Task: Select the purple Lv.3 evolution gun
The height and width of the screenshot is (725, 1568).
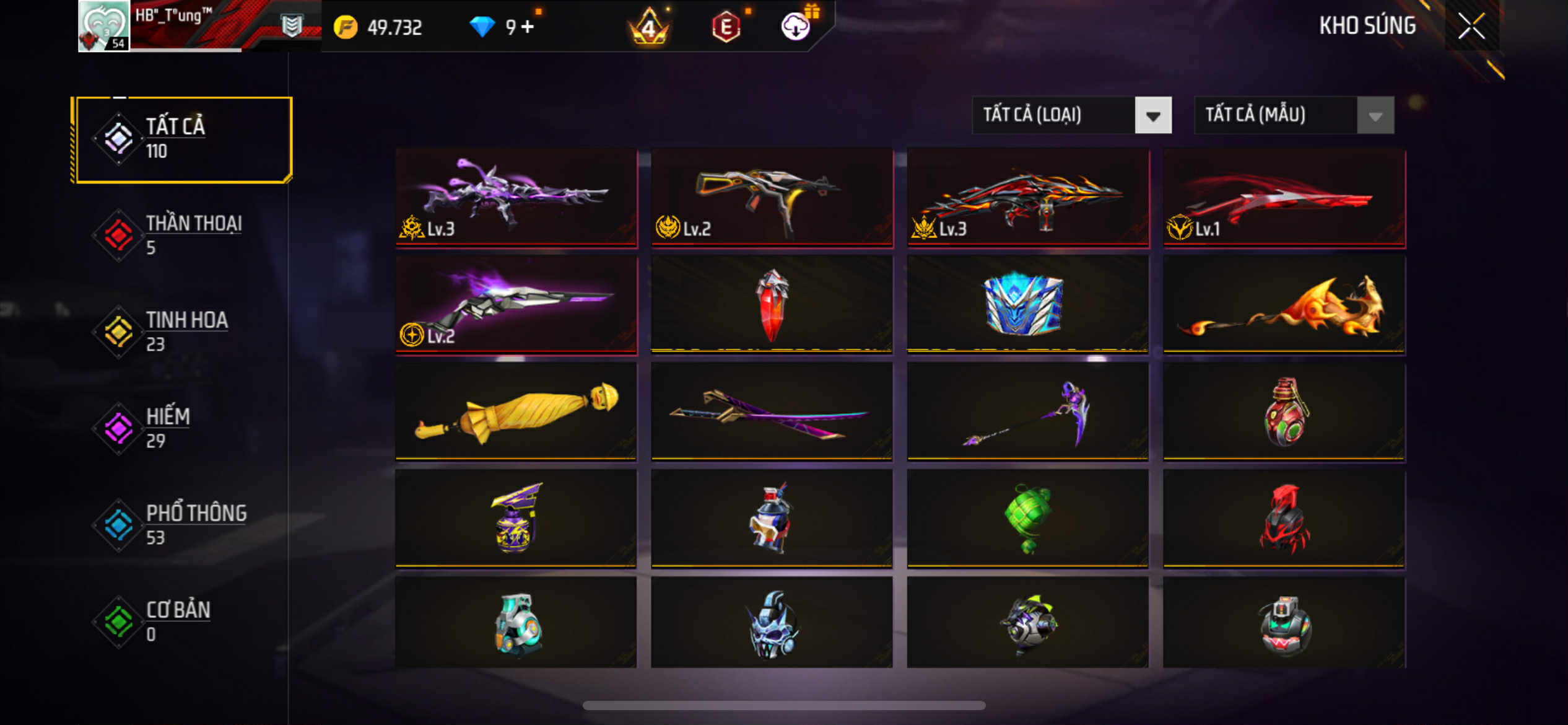Action: [516, 197]
